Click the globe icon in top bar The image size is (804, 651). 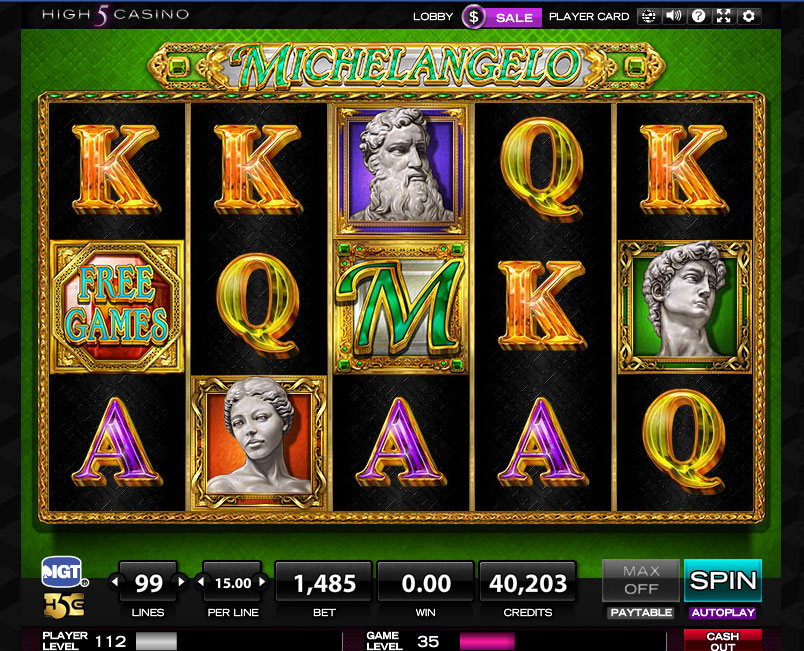[648, 16]
